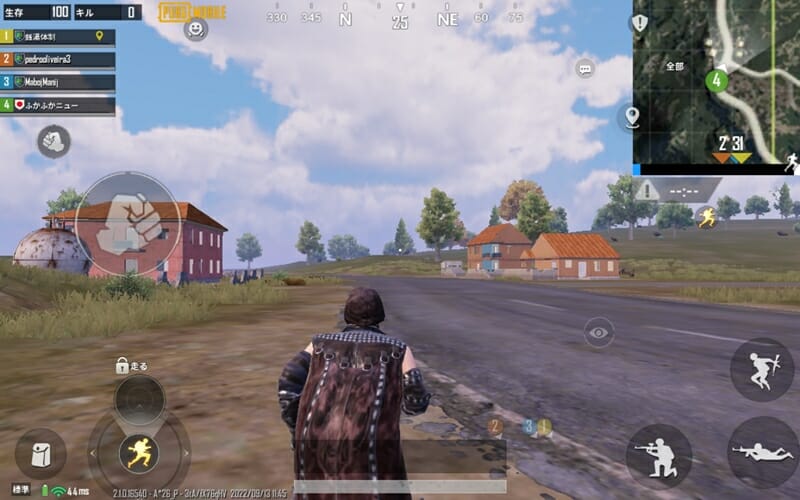Tap the jump button
The width and height of the screenshot is (800, 500).
pyautogui.click(x=761, y=369)
